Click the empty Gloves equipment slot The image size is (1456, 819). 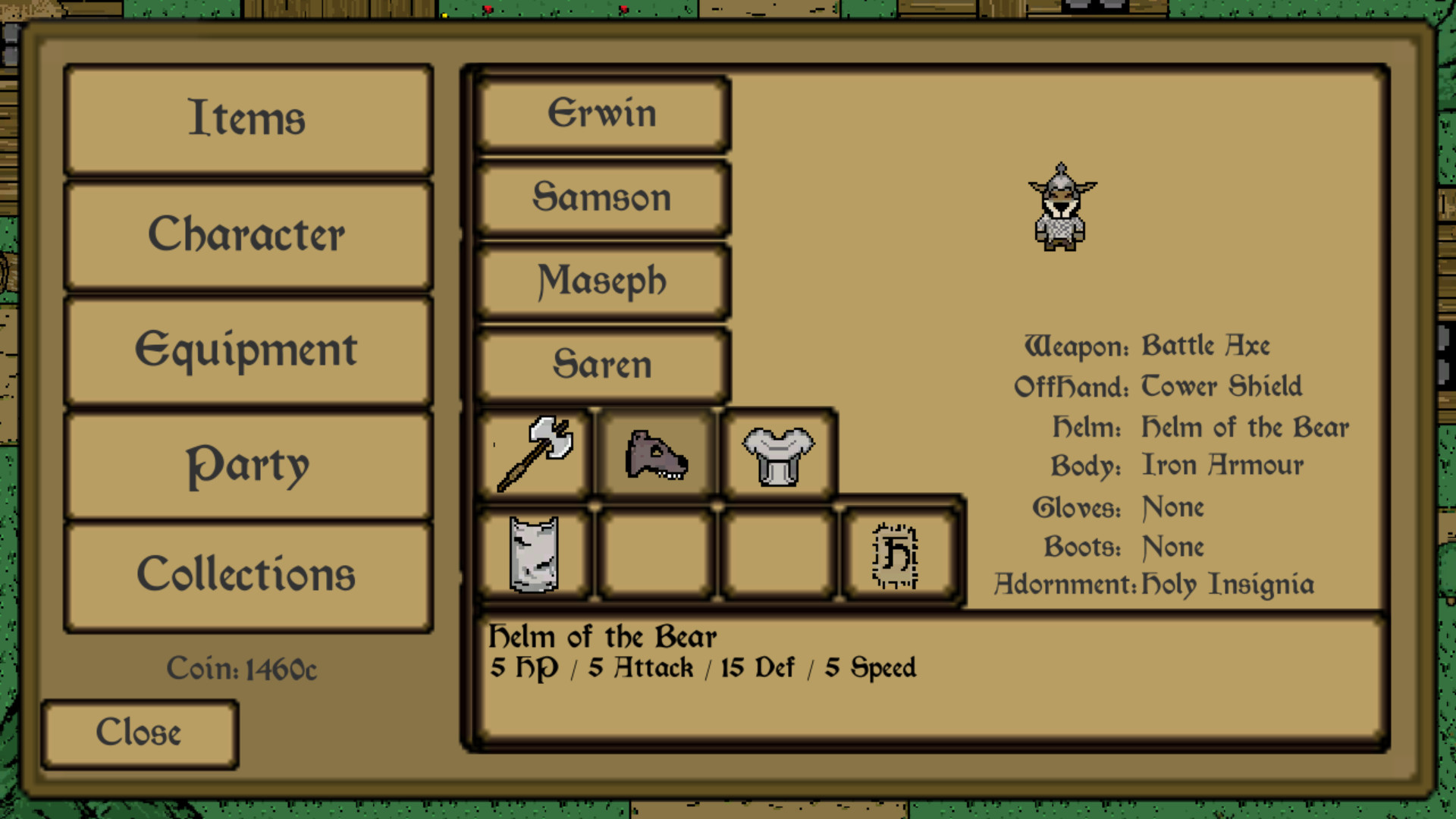point(656,554)
